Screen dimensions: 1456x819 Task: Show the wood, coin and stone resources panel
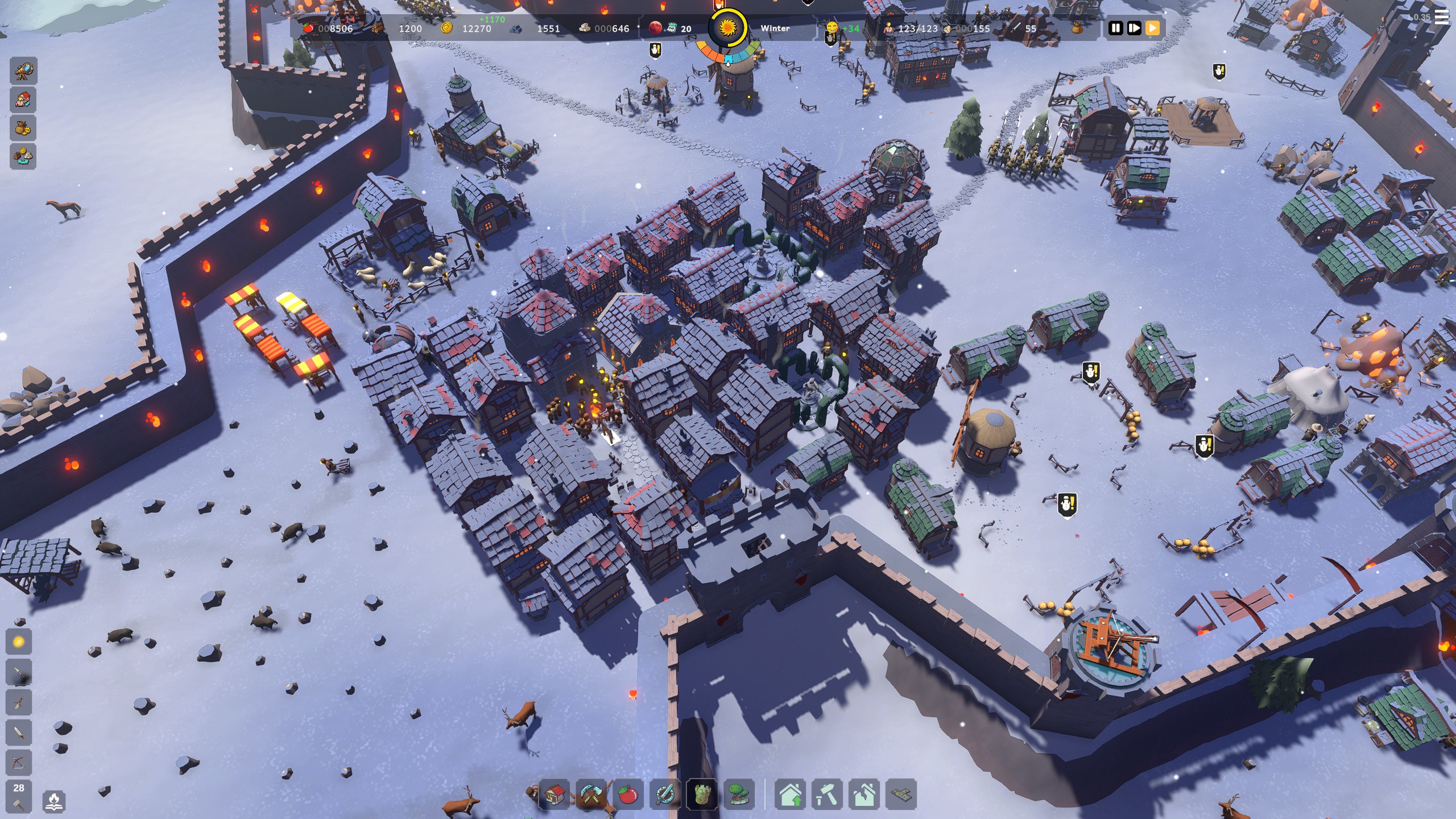[23, 156]
